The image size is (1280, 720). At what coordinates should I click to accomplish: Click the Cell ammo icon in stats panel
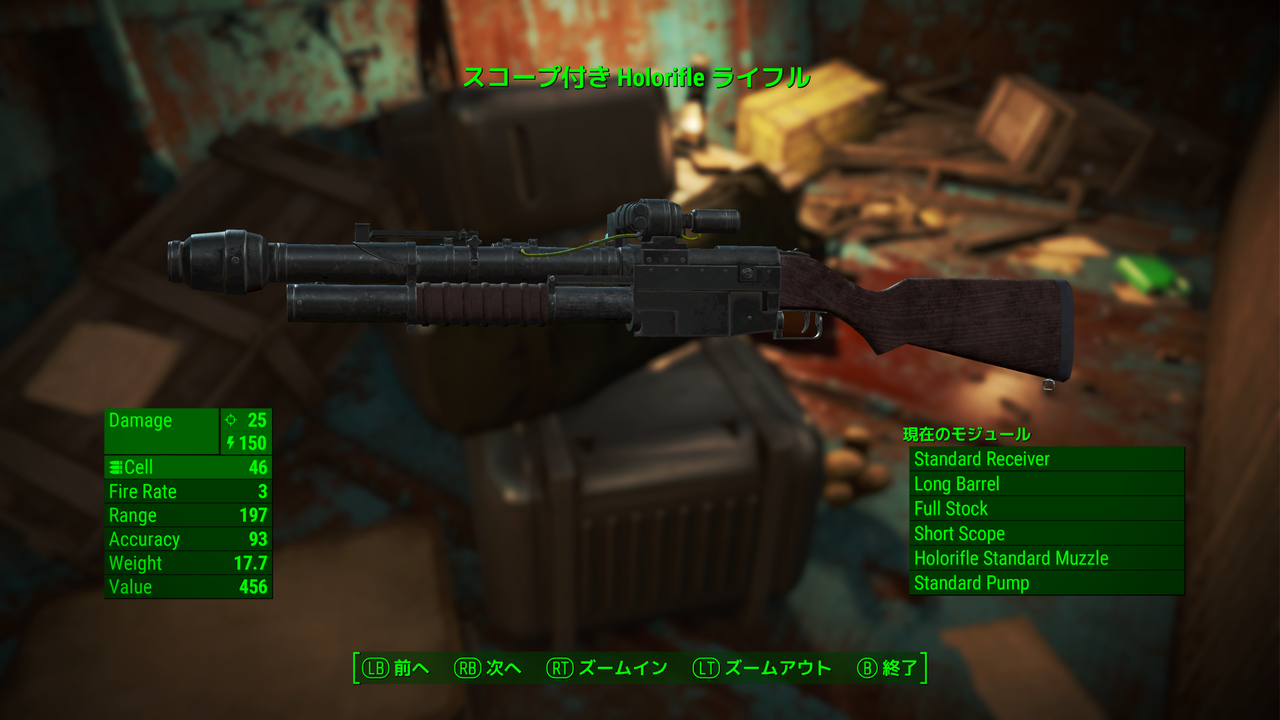pos(117,467)
